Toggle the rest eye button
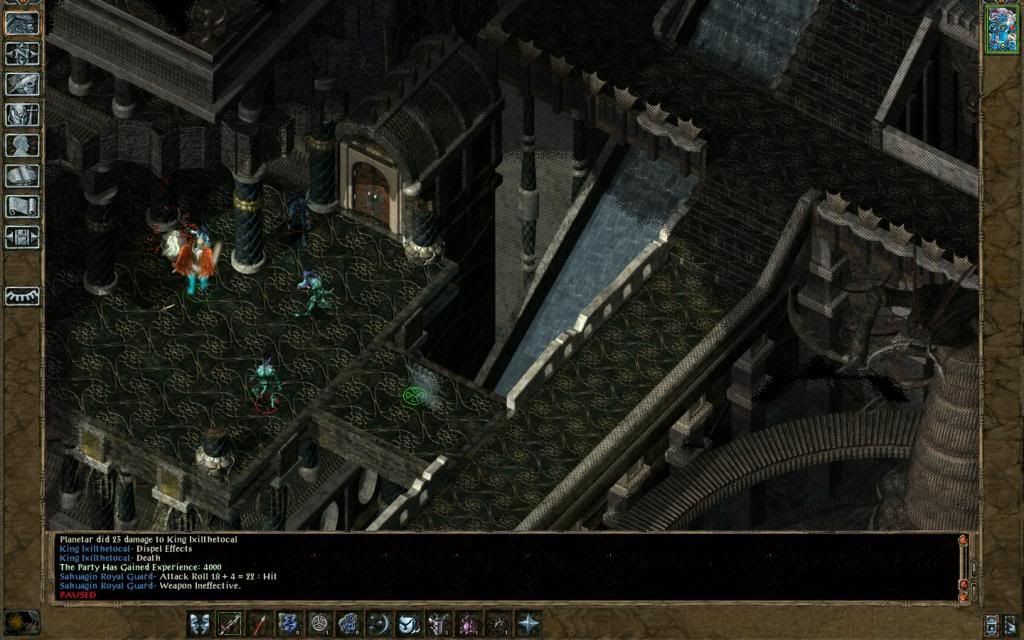 pos(22,296)
